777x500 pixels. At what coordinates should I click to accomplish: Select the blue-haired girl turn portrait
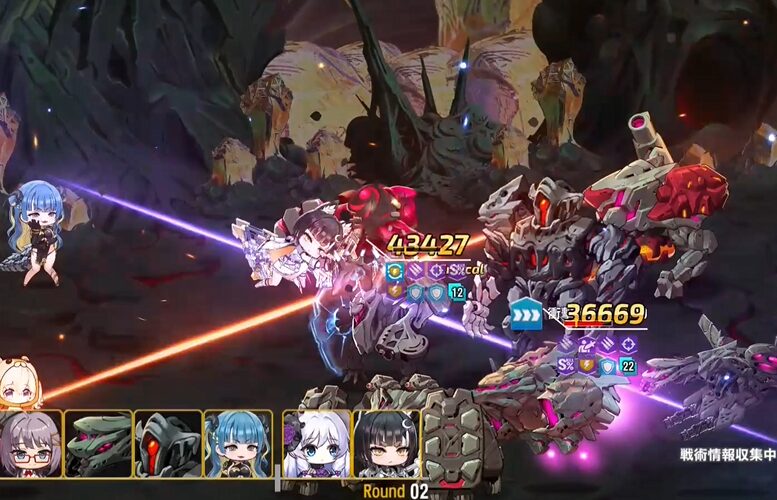coord(237,444)
